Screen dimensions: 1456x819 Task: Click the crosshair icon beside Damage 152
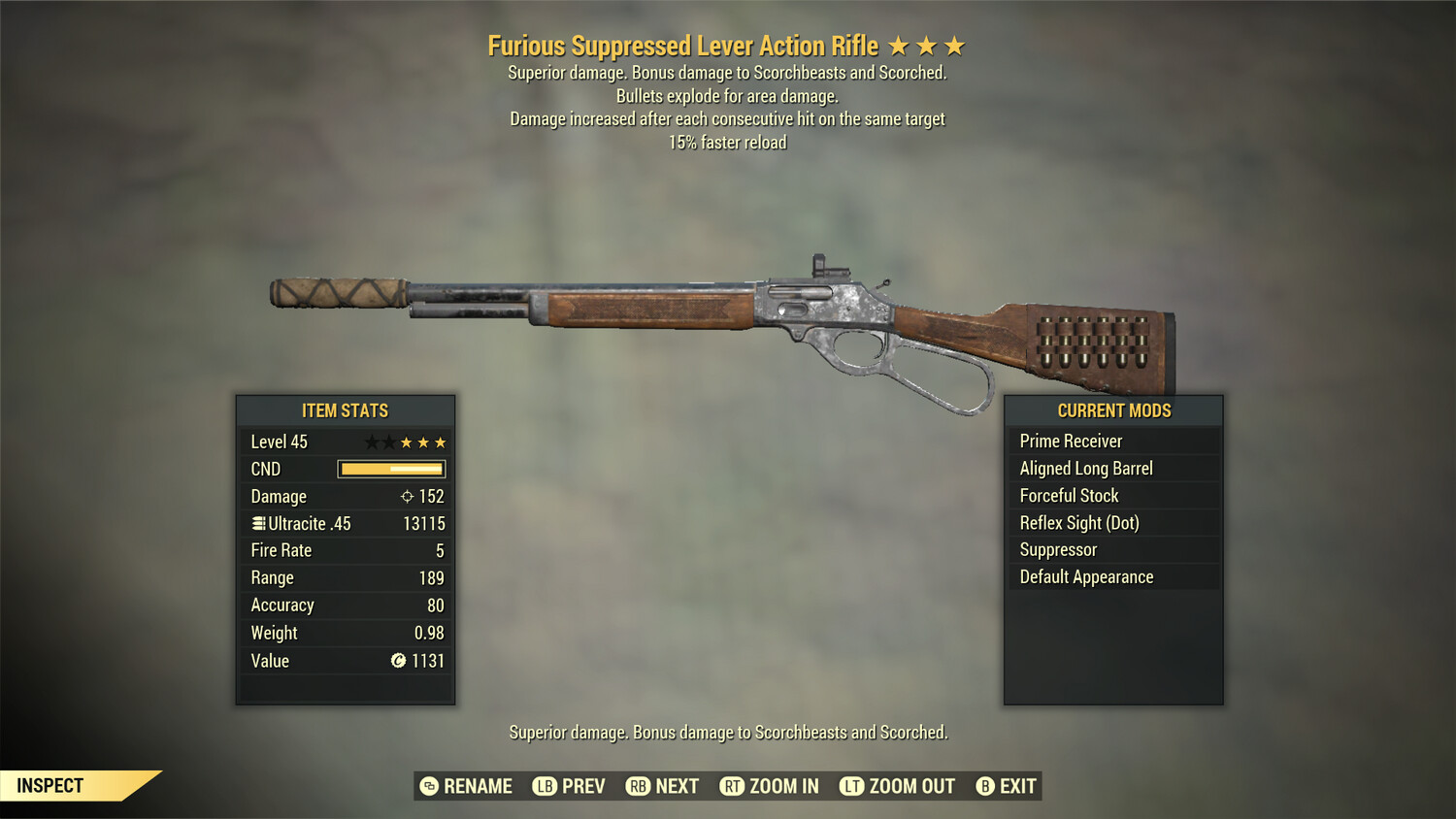click(406, 496)
